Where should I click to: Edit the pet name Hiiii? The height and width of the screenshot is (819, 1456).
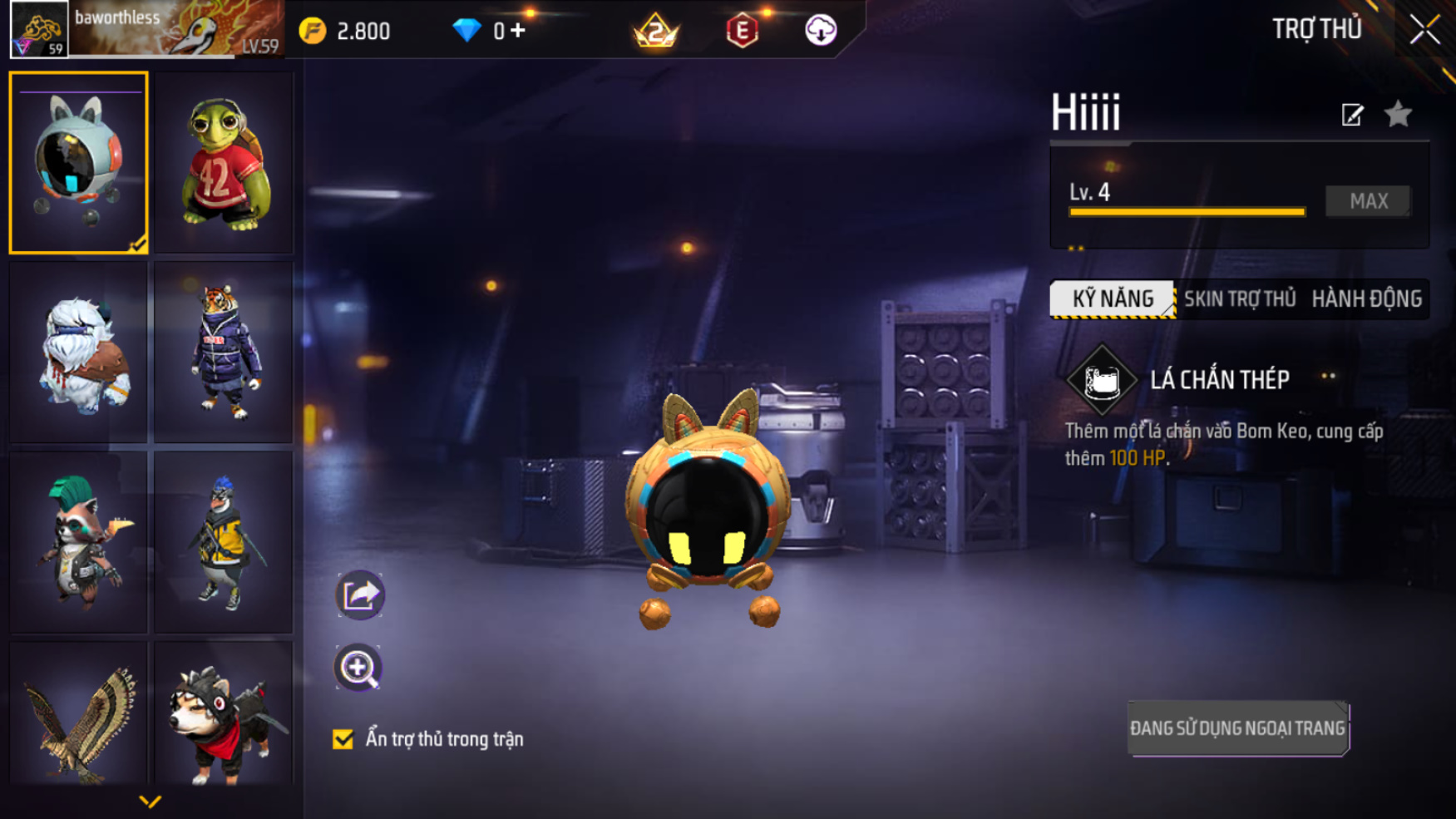pos(1352,115)
